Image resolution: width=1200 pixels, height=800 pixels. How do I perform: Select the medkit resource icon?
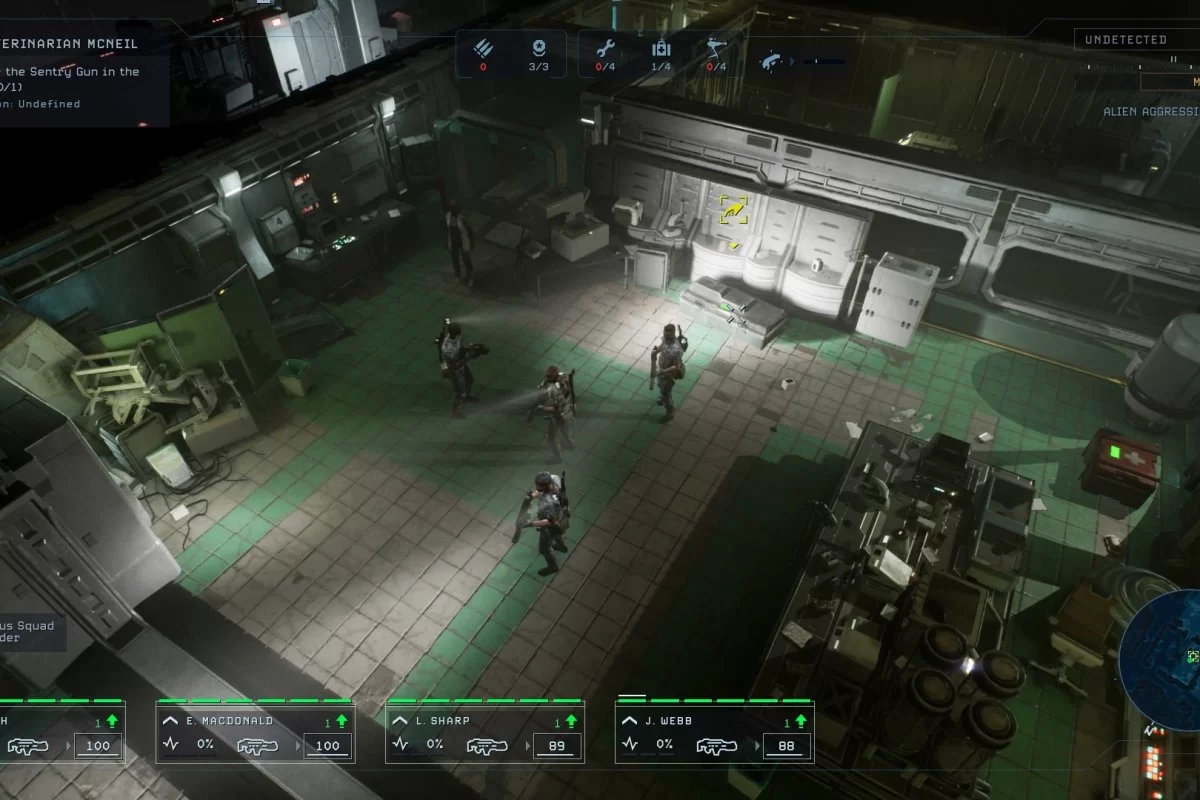coord(660,48)
